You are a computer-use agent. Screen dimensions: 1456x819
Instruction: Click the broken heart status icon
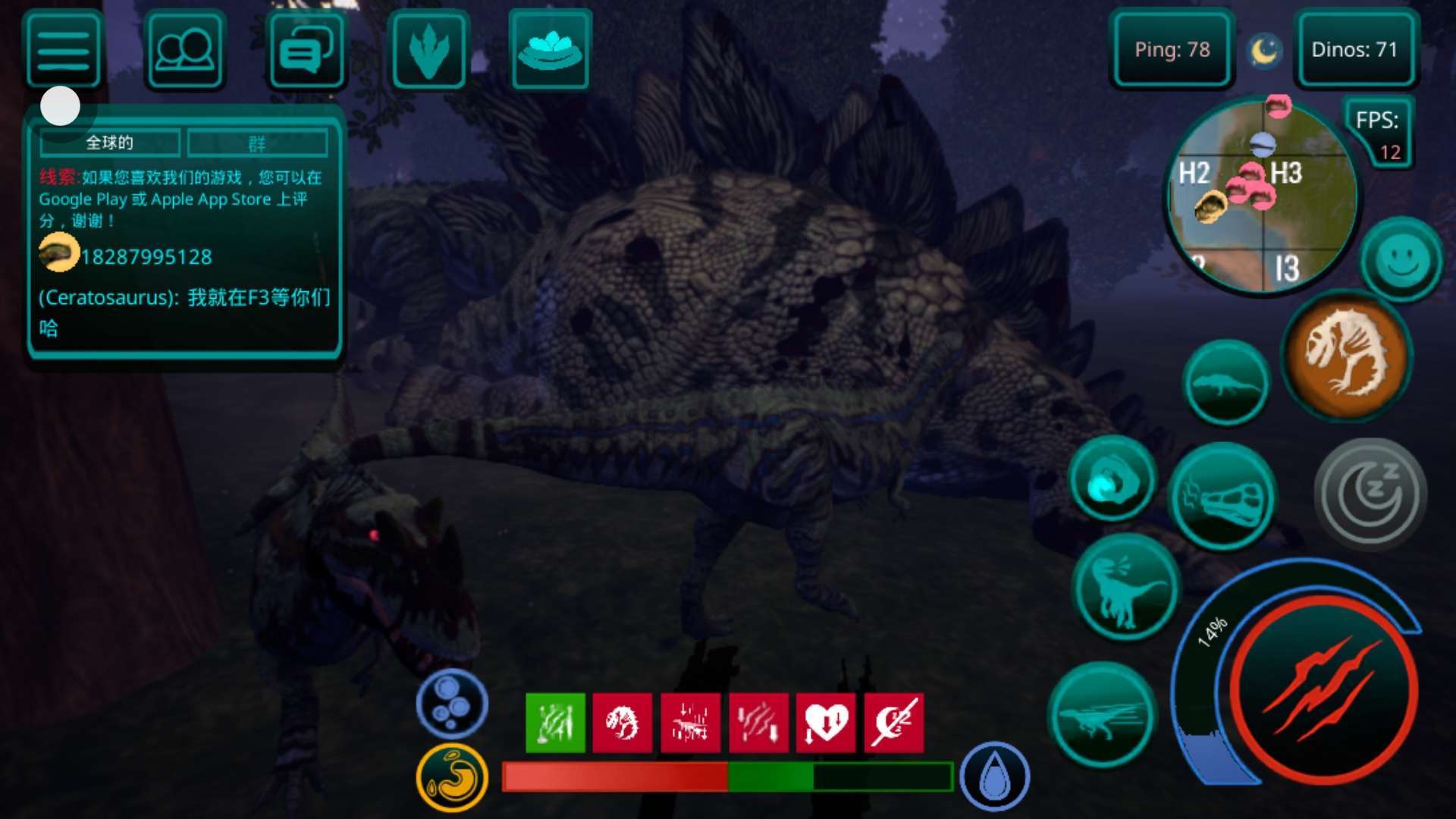826,723
